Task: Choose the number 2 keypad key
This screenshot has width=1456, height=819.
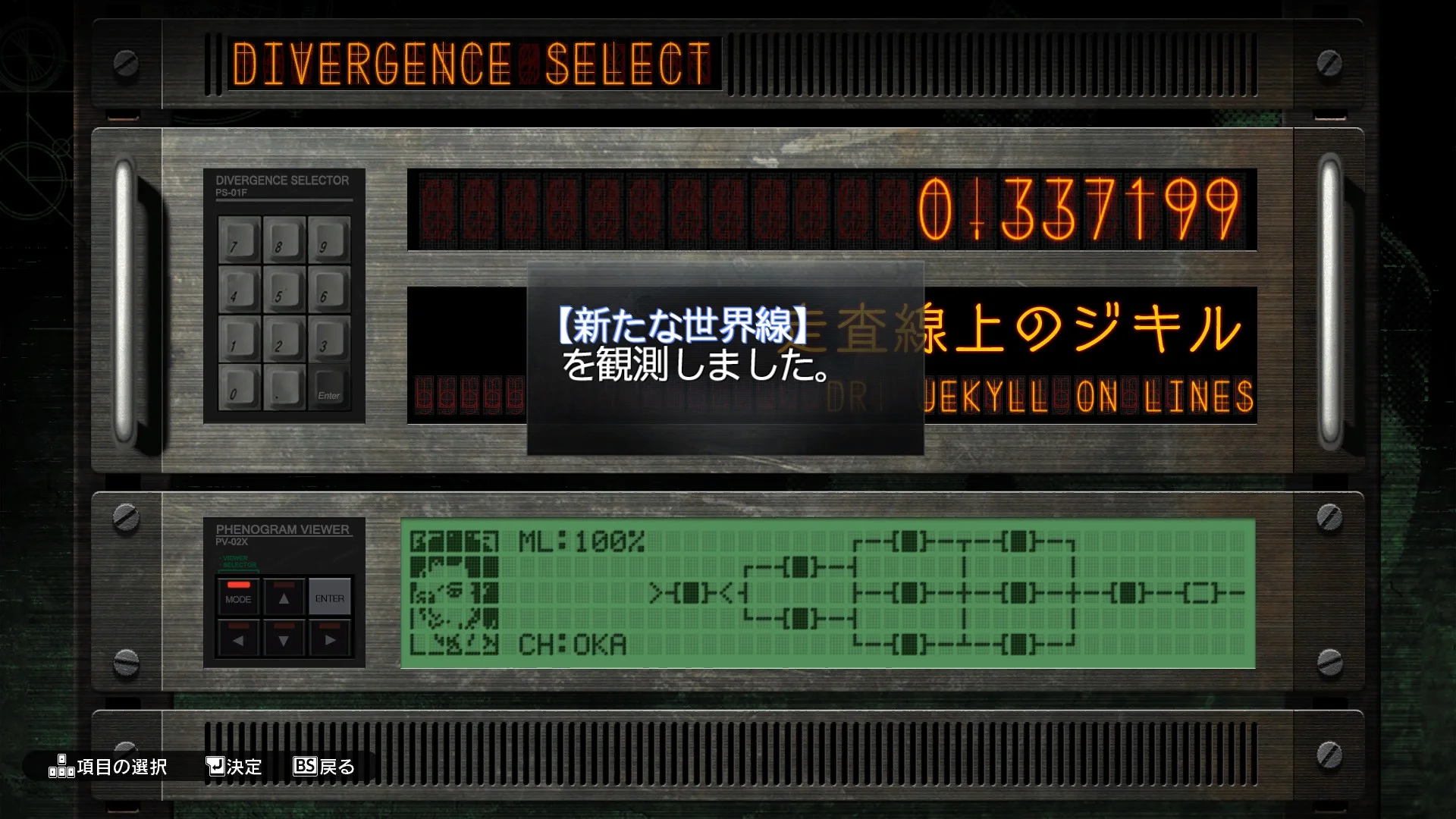Action: (x=284, y=338)
